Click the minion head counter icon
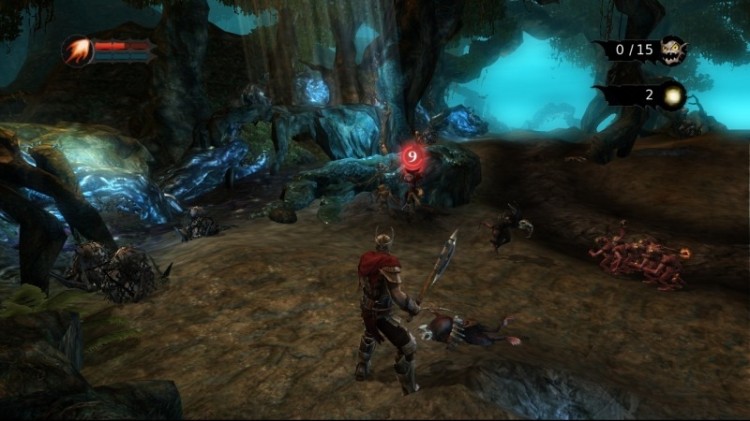 pos(672,49)
